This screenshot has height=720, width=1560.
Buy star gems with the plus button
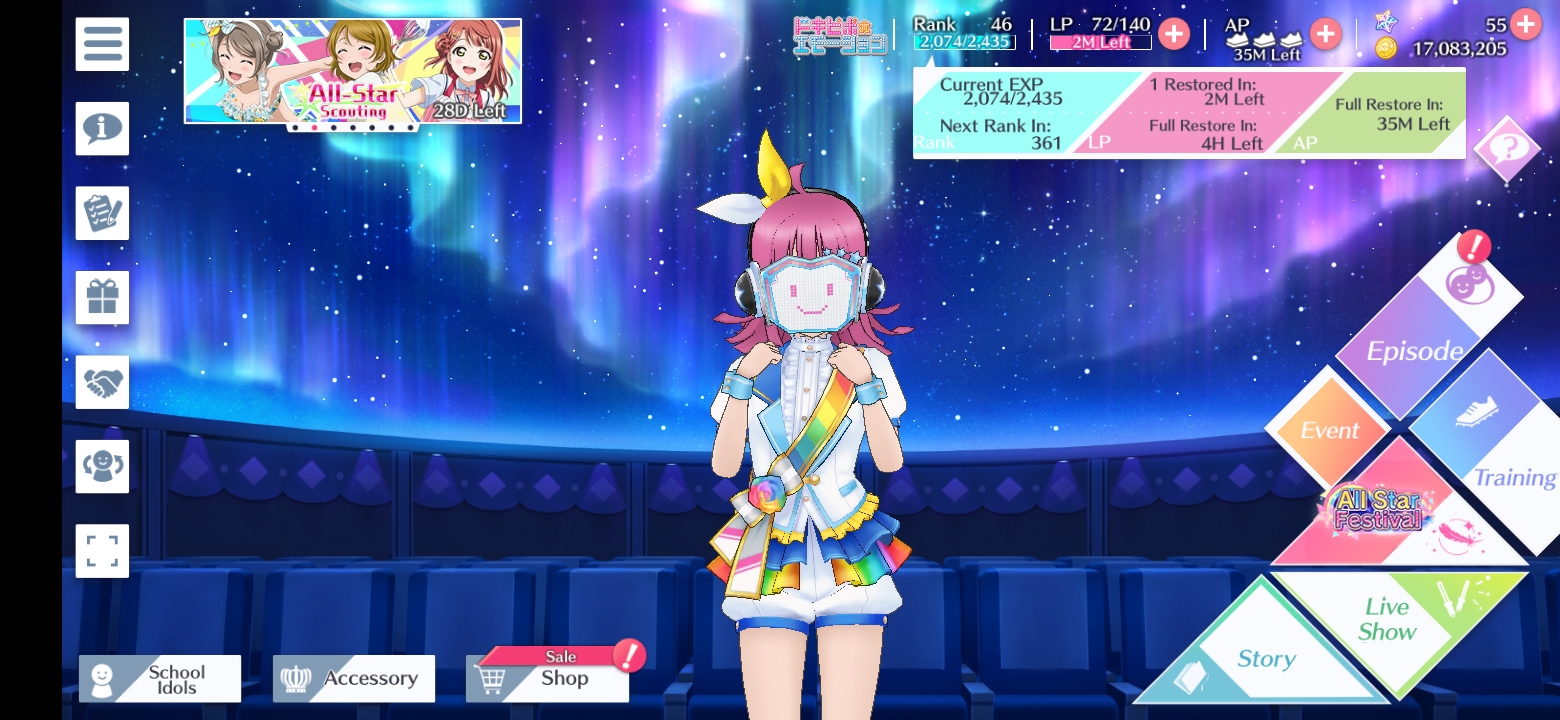click(x=1525, y=24)
